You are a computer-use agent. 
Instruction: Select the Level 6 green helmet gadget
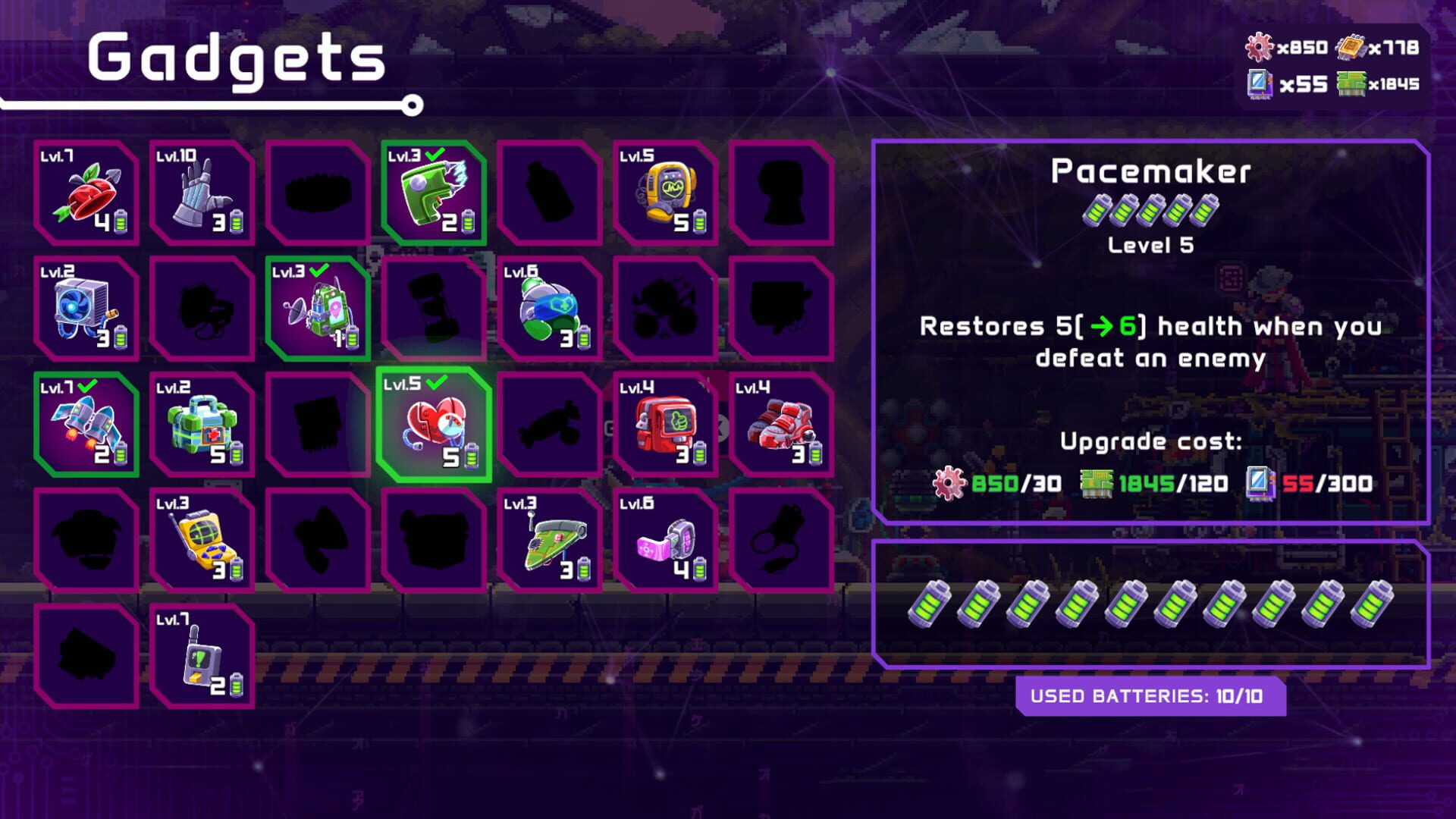550,311
